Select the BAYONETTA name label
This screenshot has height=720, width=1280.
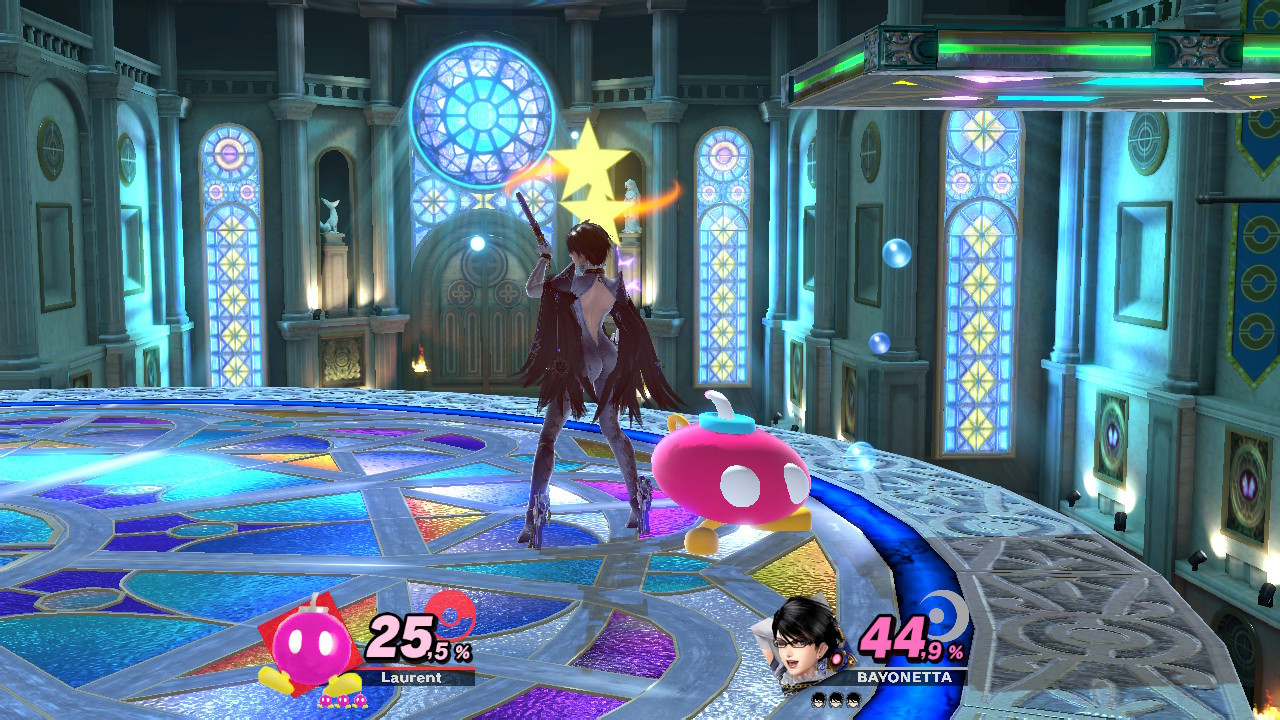(x=904, y=676)
